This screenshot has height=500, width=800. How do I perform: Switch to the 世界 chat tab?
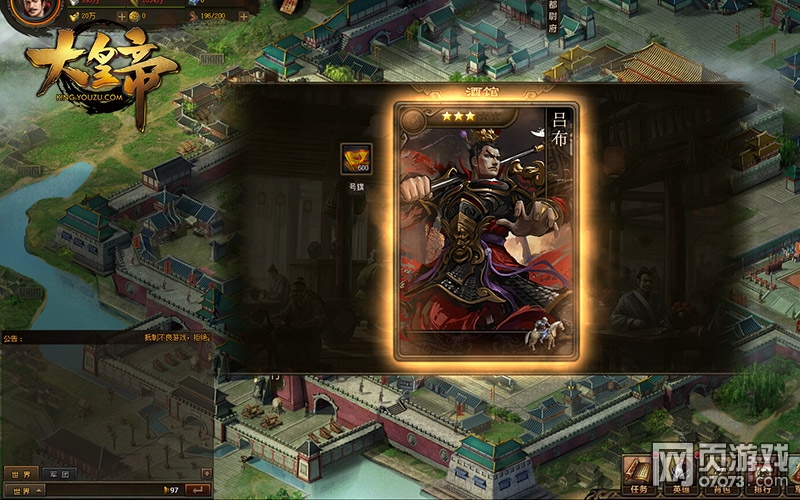pos(19,473)
